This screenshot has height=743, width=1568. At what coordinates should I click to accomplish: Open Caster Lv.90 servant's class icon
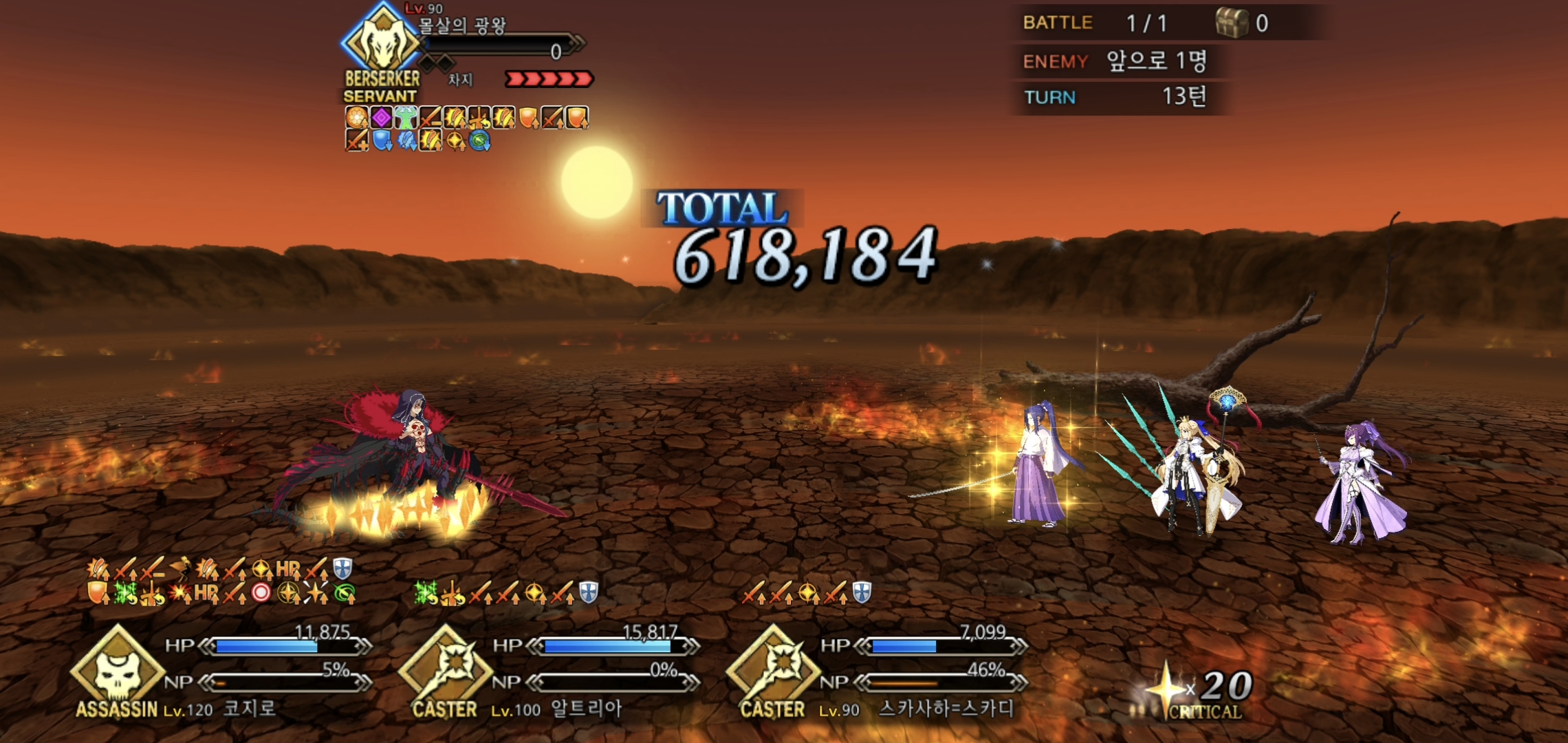point(773,669)
